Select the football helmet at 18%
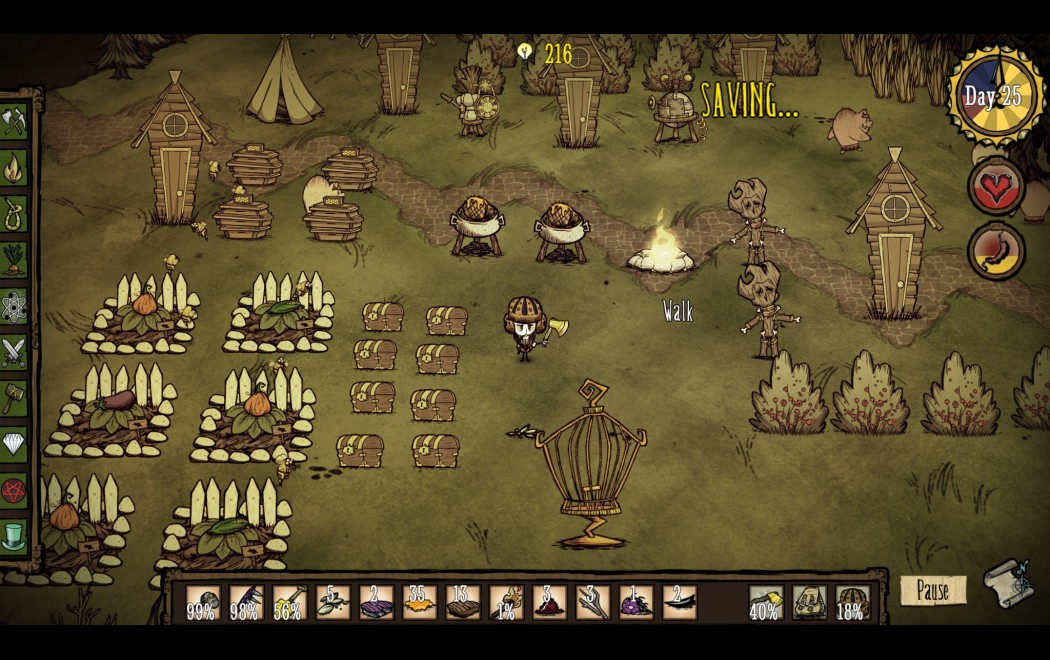This screenshot has width=1050, height=660. pyautogui.click(x=852, y=602)
